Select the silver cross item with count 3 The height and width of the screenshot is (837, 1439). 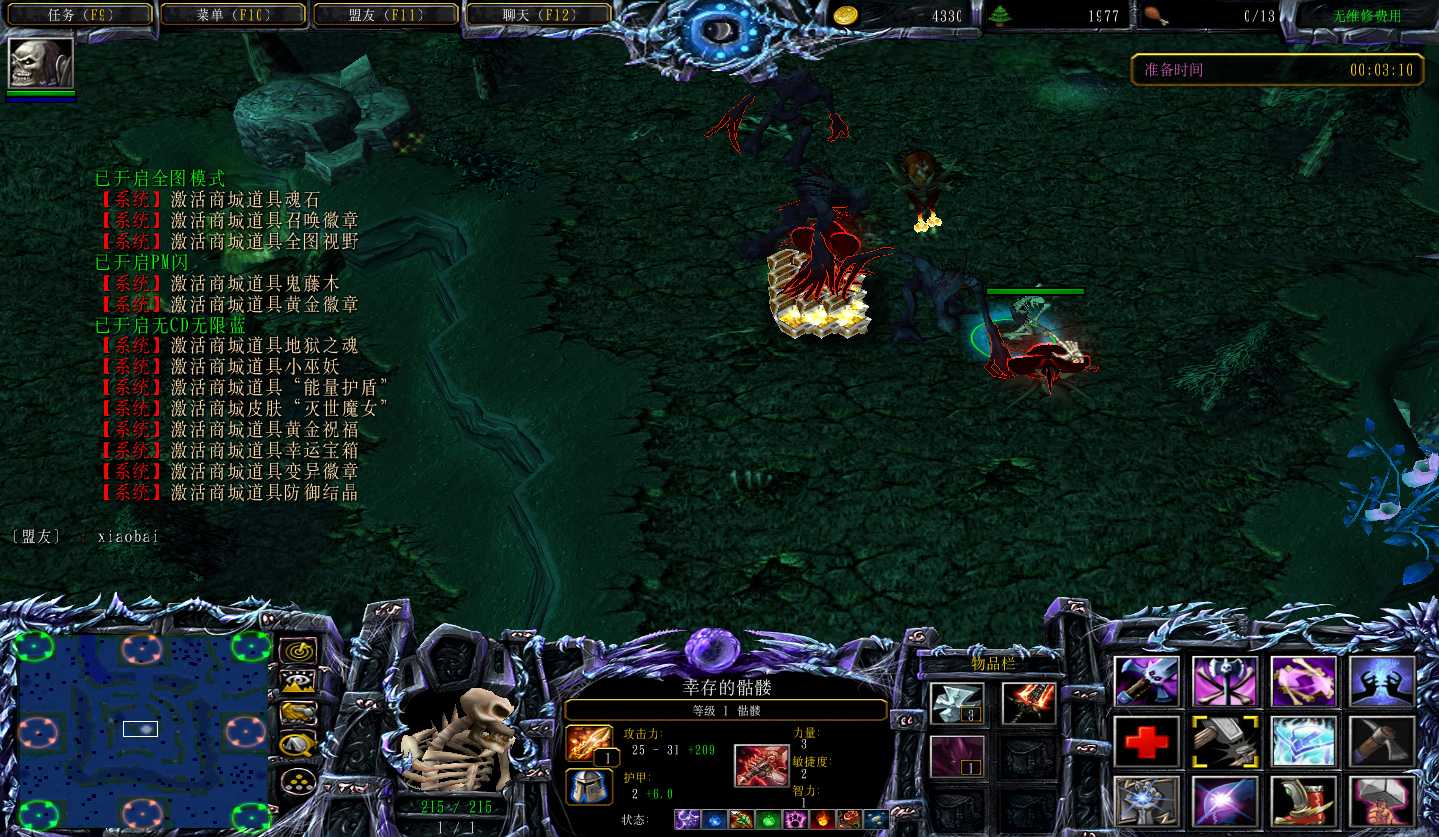coord(957,703)
